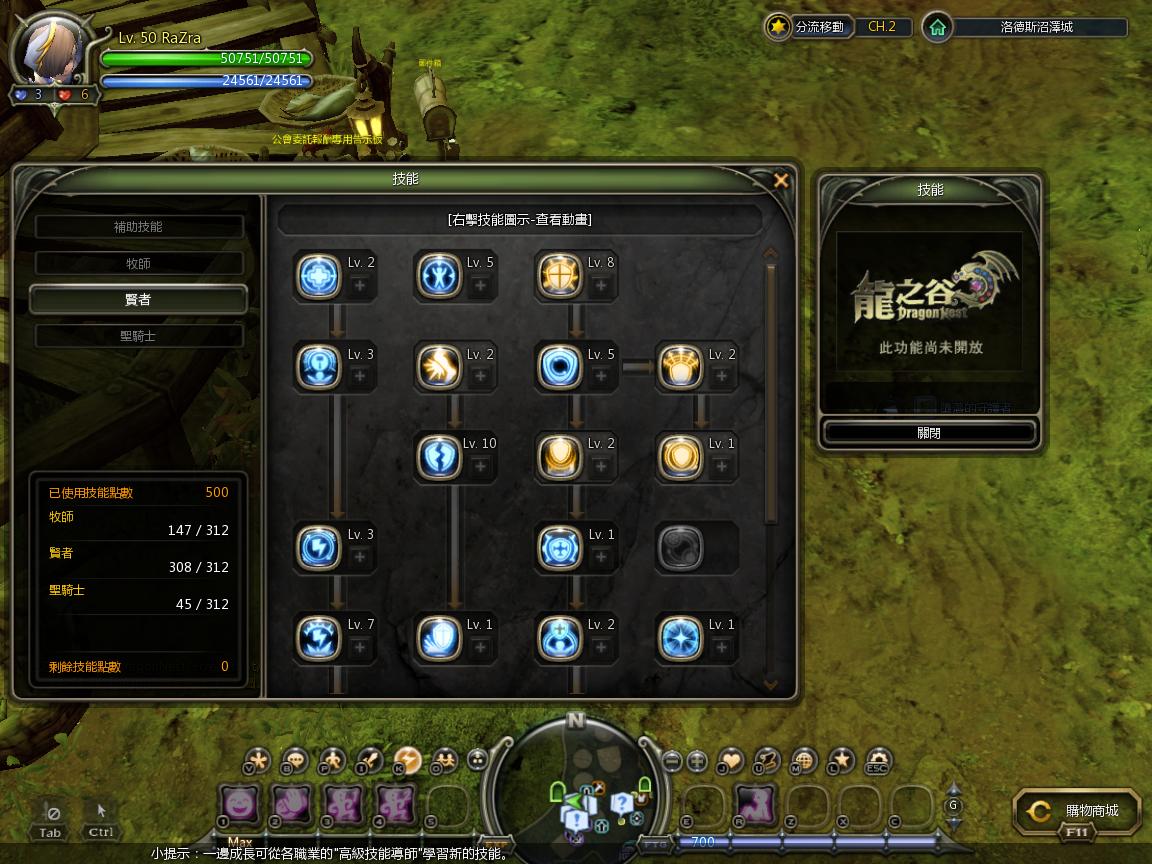This screenshot has height=864, width=1152.
Task: Click the 關閉 button on side panel
Action: coord(929,433)
